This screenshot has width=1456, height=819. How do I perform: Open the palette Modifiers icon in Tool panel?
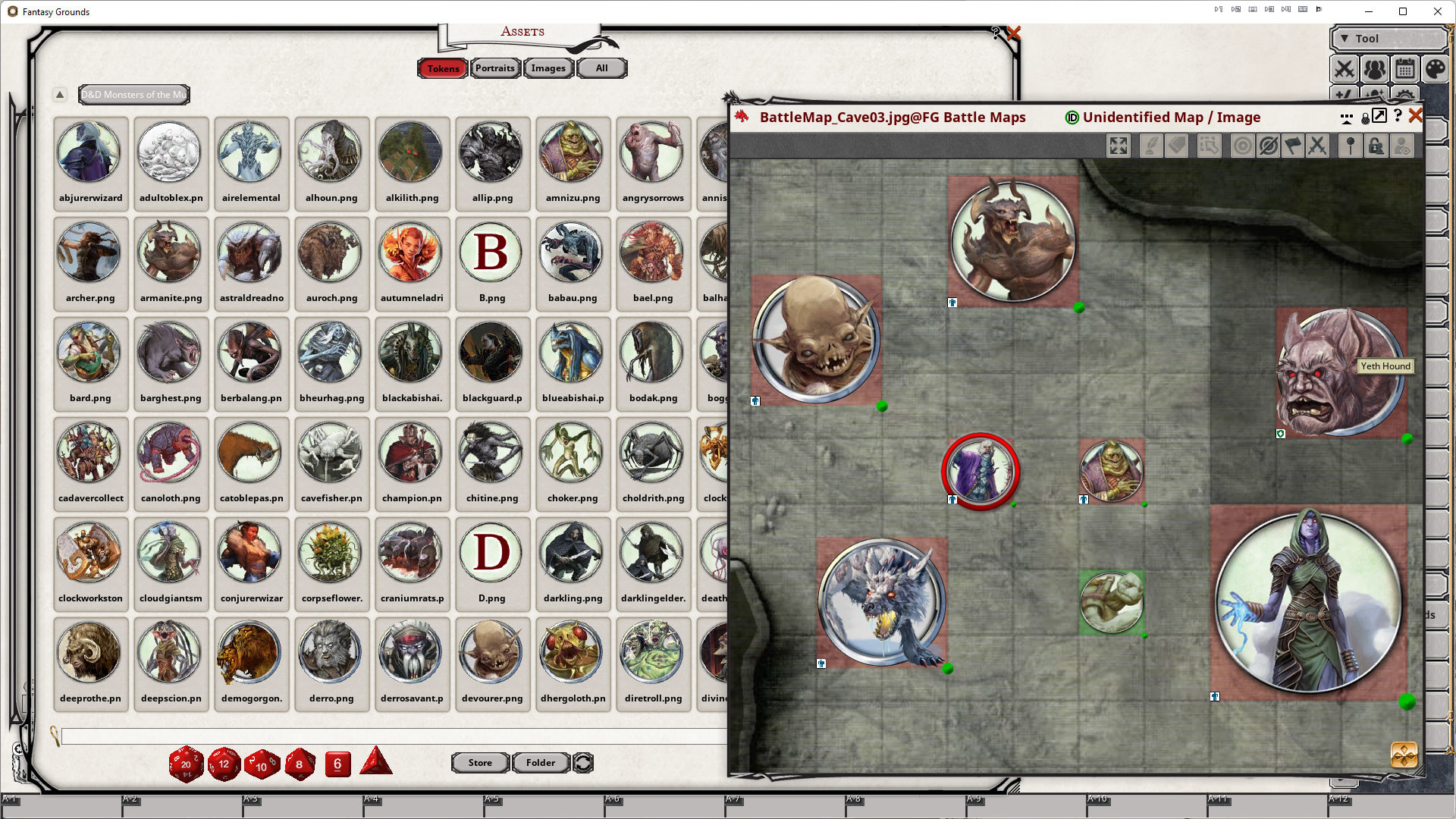1435,69
